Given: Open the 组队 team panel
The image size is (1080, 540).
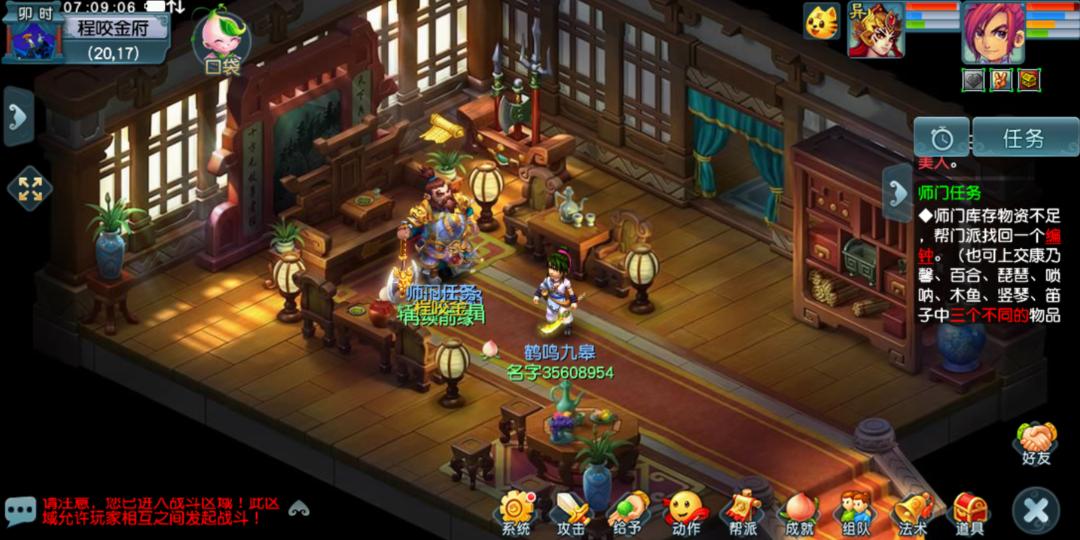Looking at the screenshot, I should (855, 511).
